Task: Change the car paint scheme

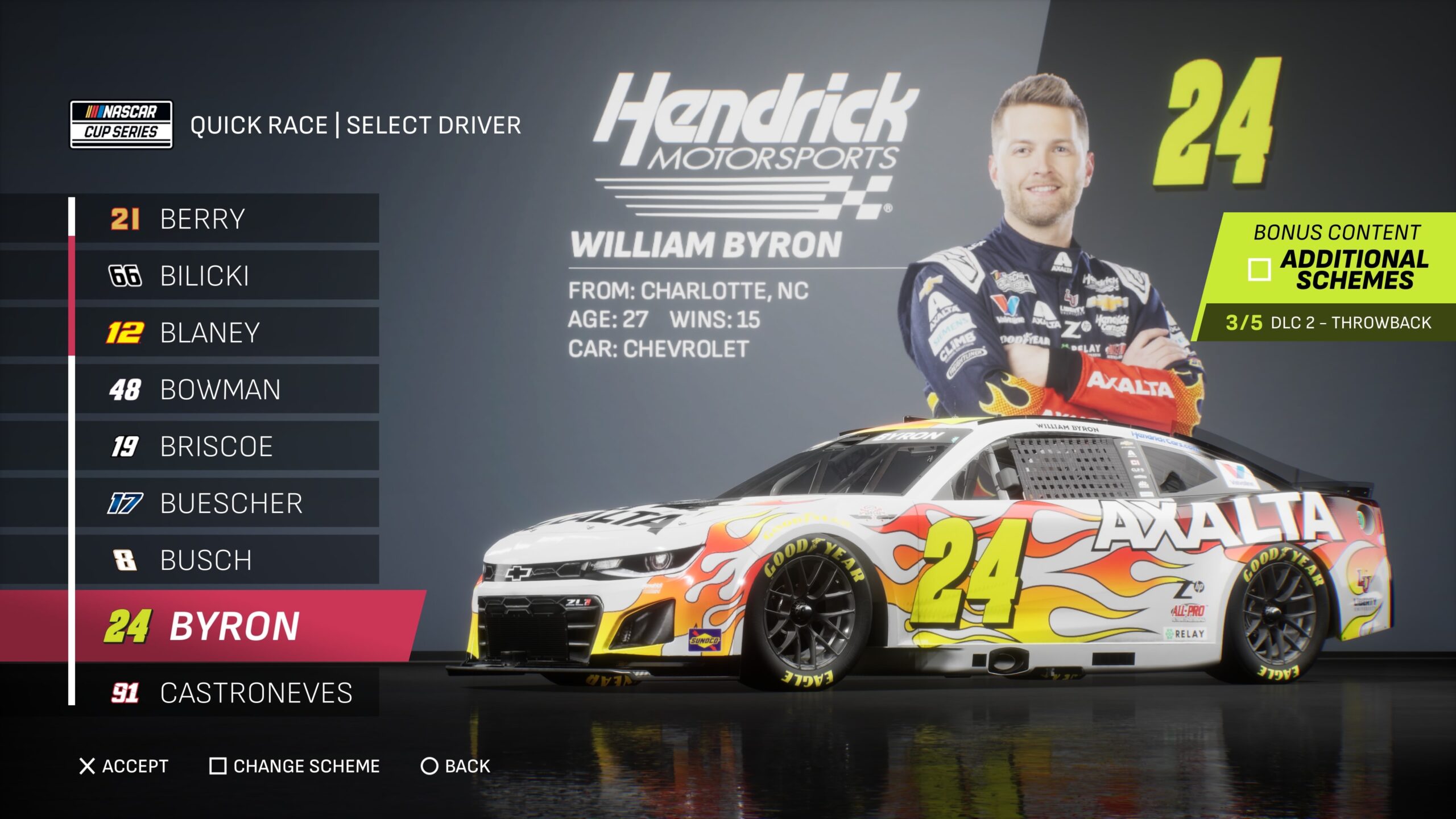Action: (x=295, y=766)
